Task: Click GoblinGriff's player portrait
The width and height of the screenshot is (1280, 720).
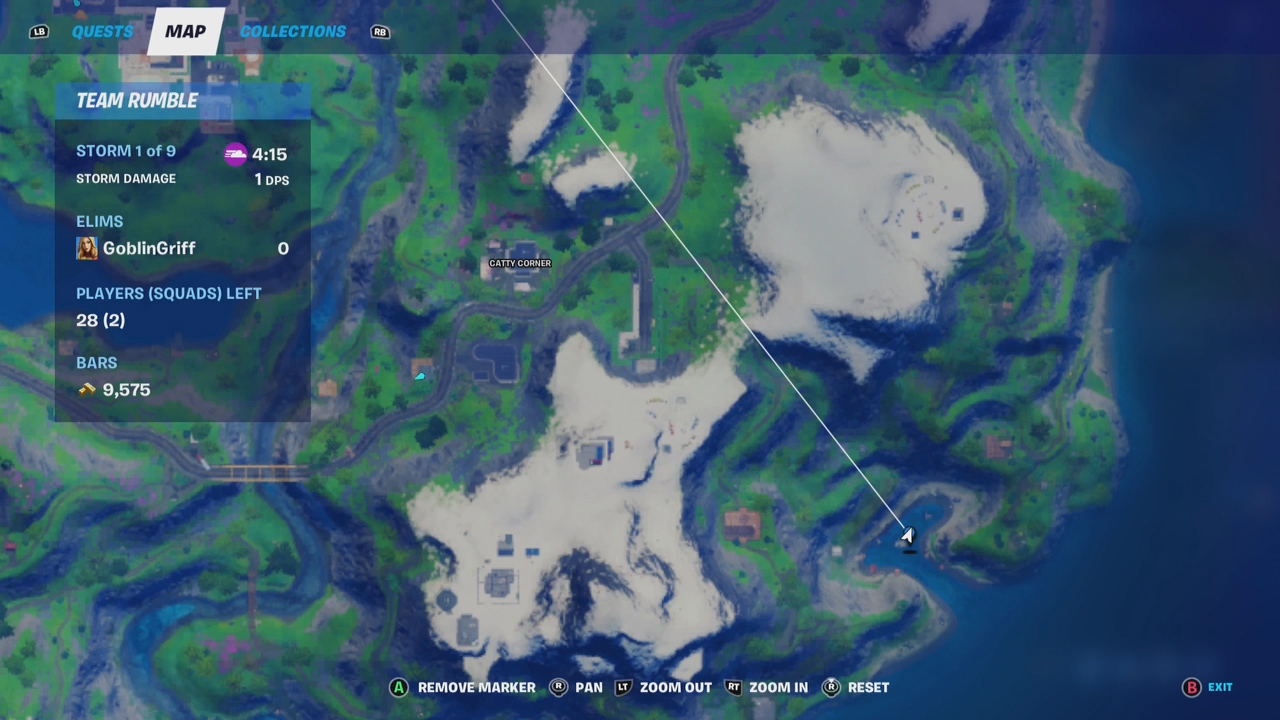Action: coord(87,248)
